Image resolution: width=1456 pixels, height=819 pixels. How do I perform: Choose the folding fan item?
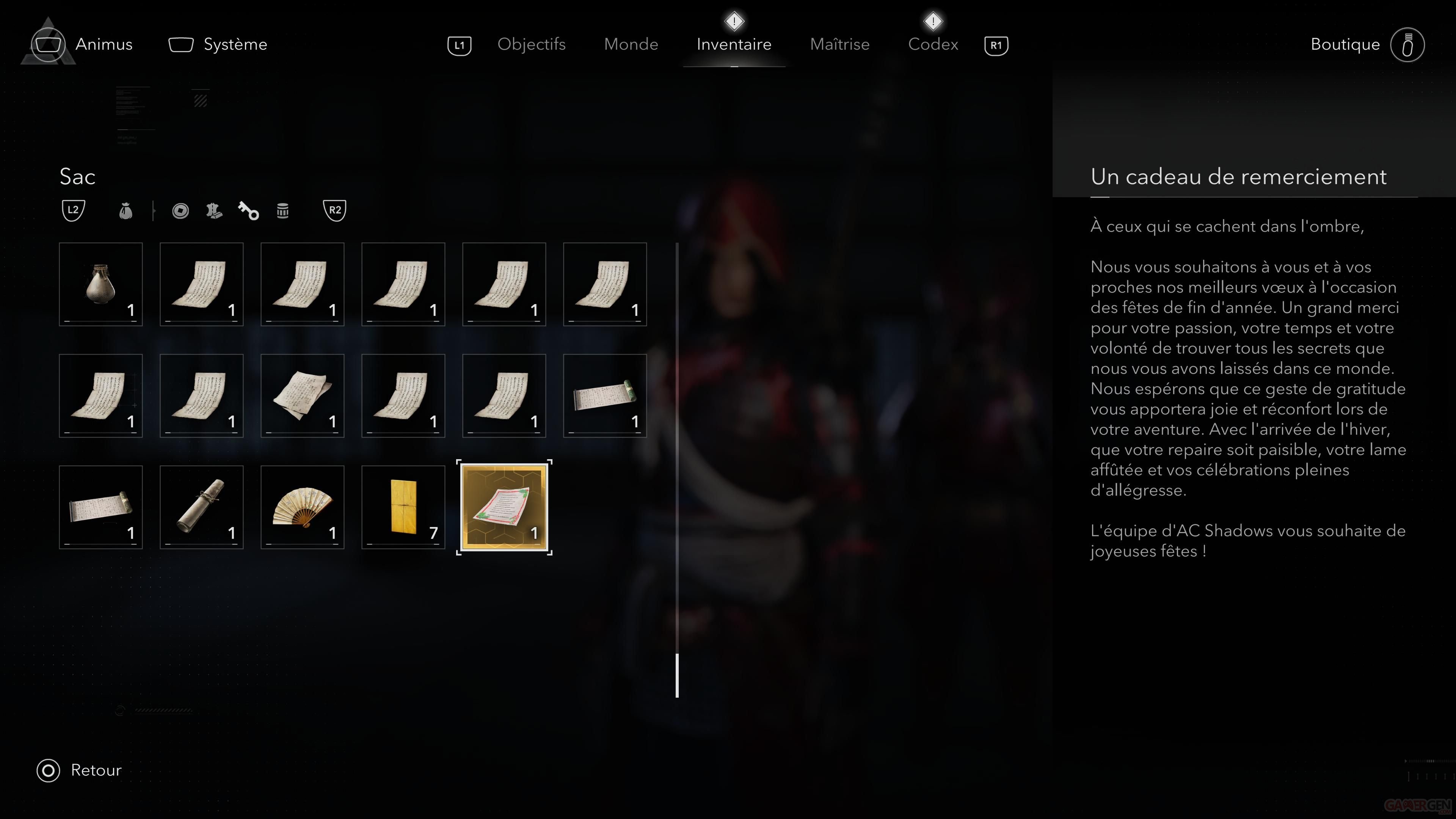[x=303, y=507]
